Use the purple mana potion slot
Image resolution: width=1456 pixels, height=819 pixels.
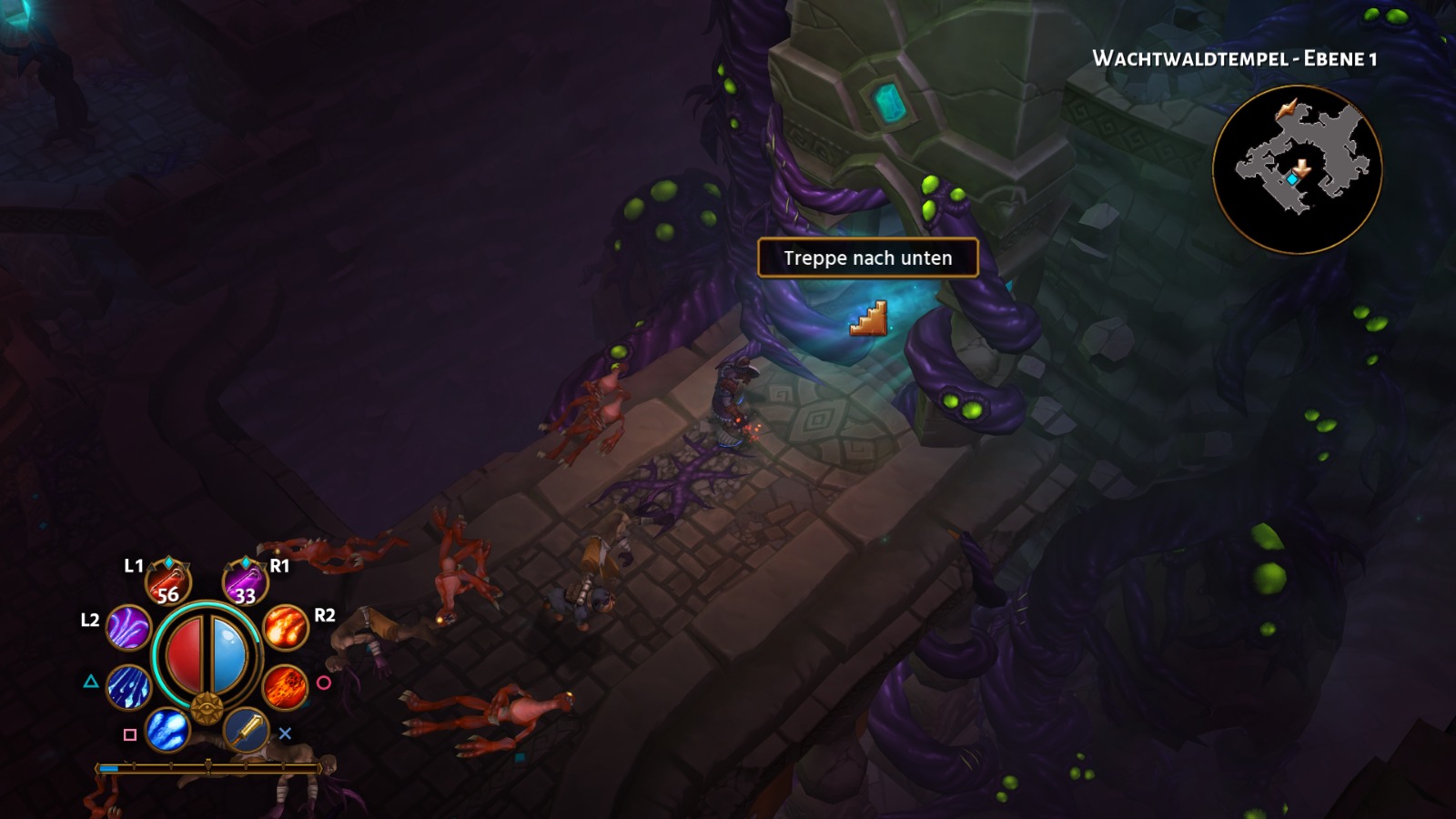click(245, 583)
